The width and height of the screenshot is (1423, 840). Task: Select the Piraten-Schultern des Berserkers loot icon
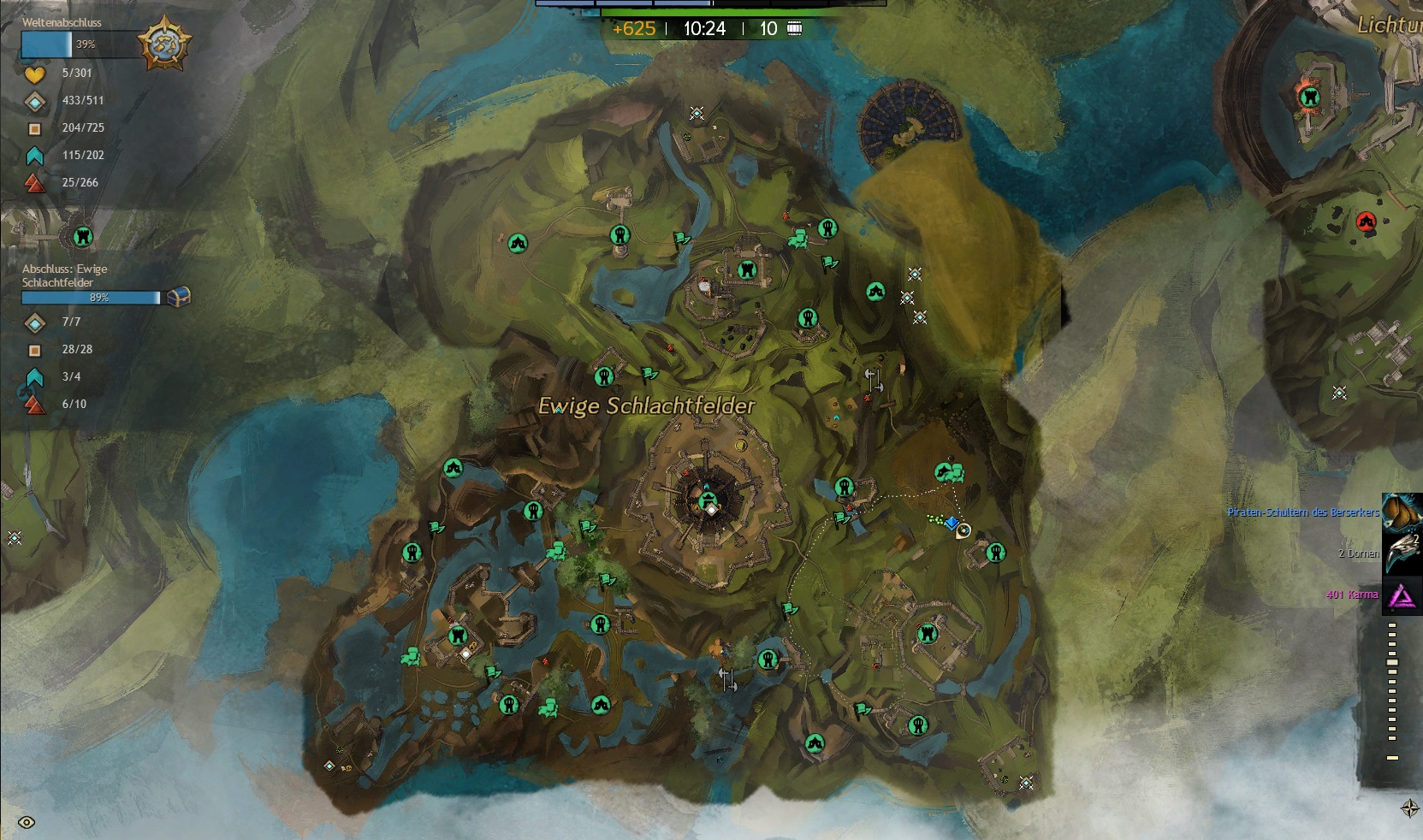[1401, 513]
